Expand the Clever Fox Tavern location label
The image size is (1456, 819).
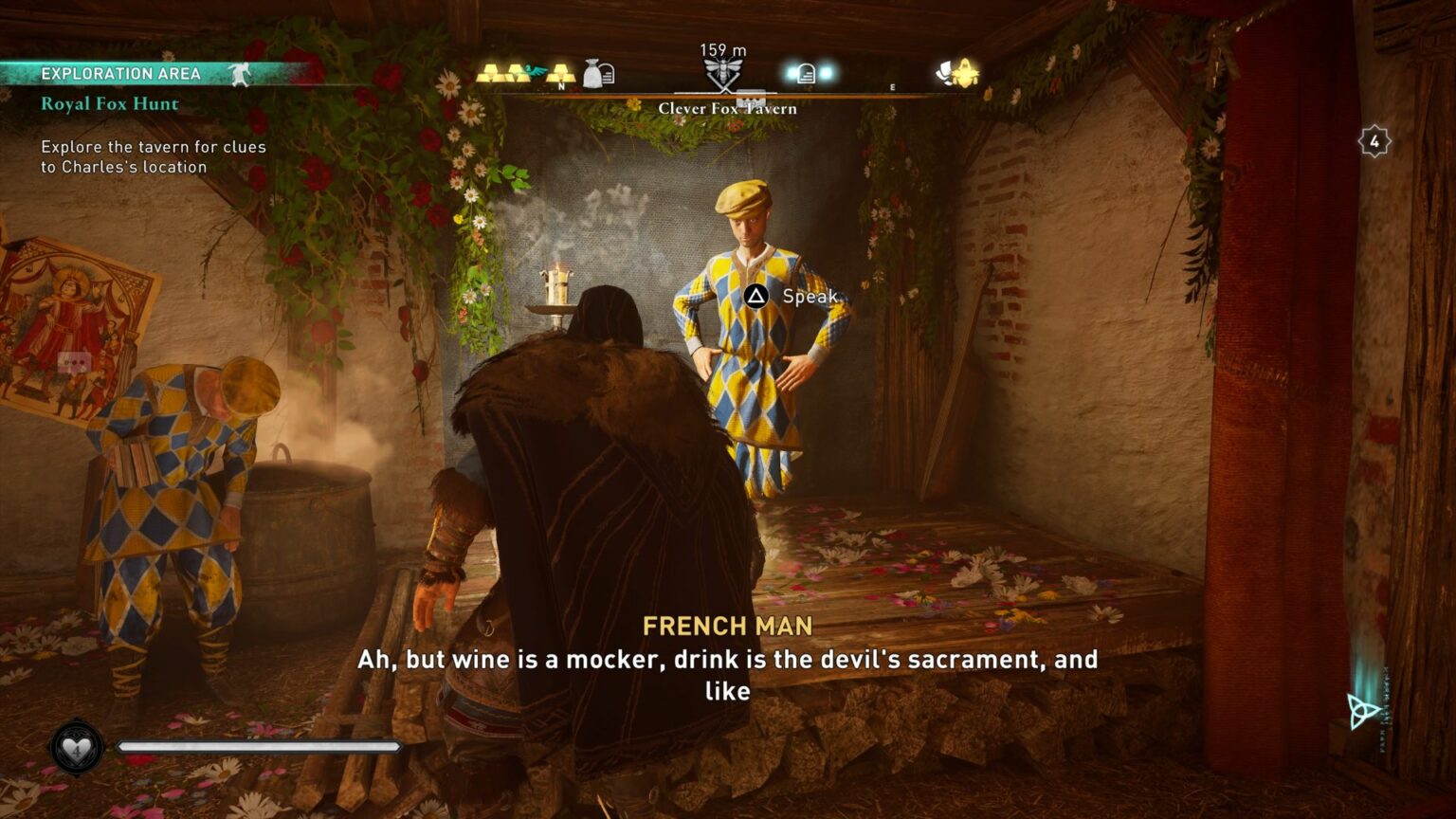click(x=727, y=108)
